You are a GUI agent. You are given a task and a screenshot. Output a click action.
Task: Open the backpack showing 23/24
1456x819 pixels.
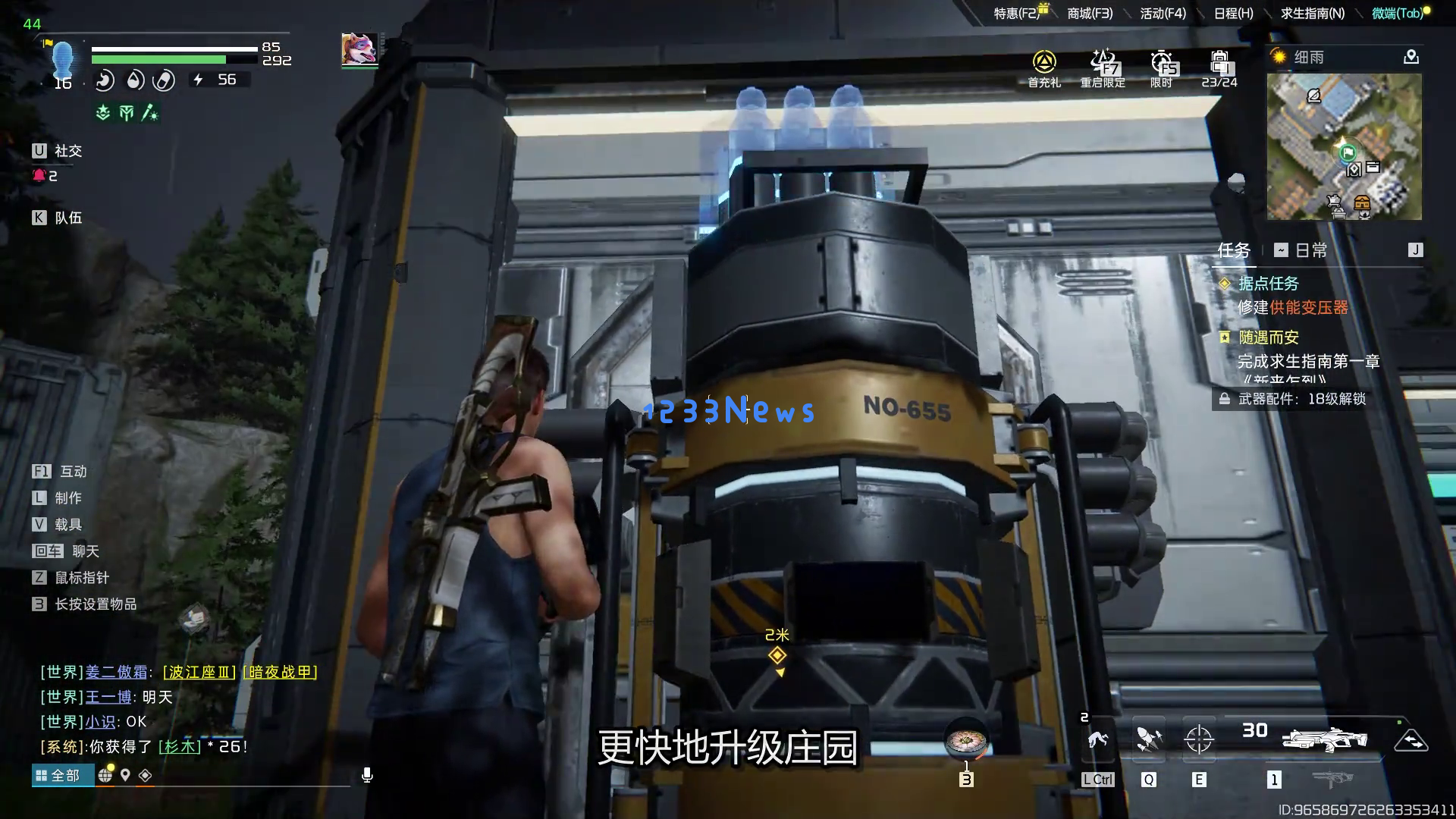pos(1219,67)
